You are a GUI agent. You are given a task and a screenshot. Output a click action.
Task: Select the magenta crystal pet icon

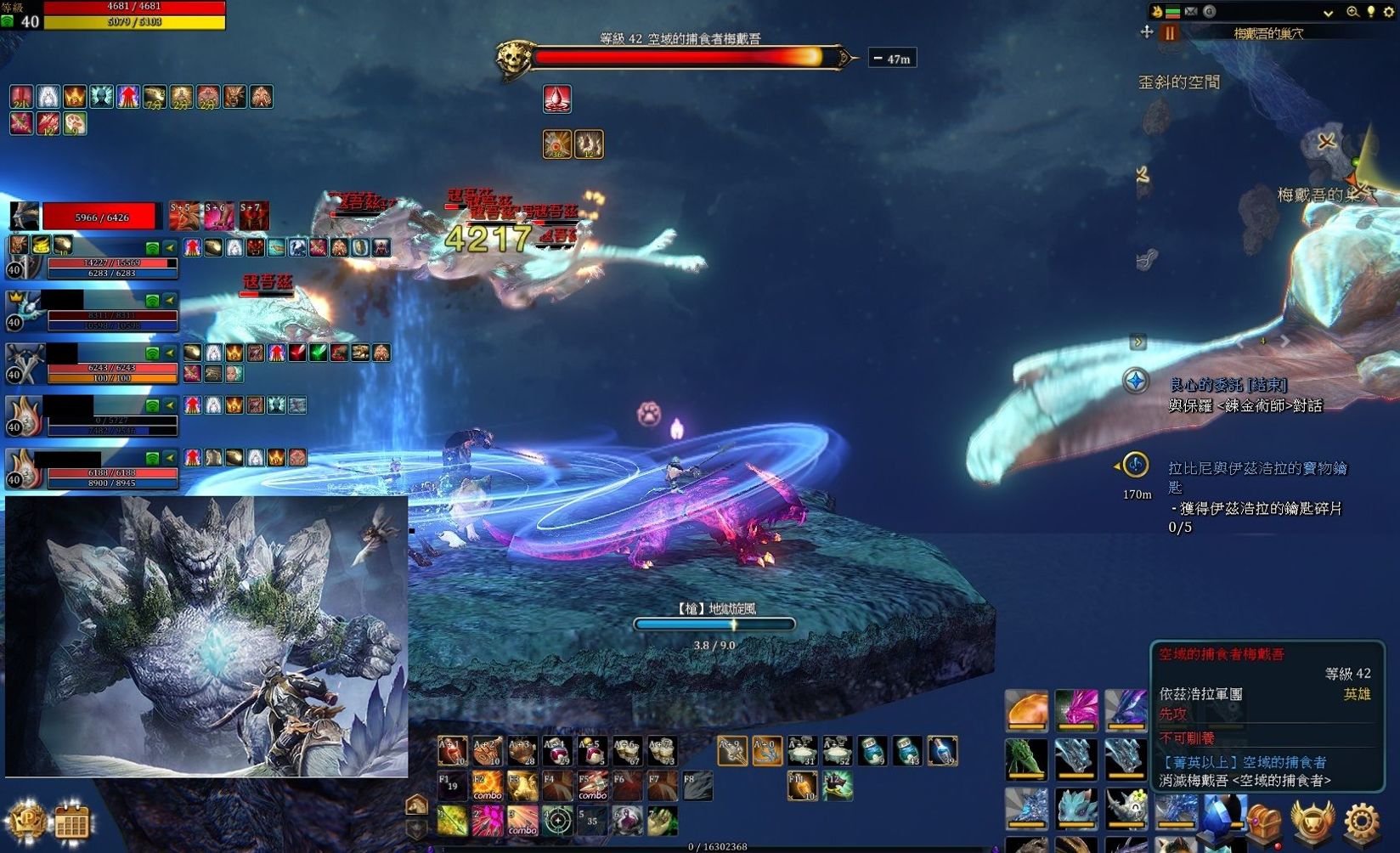click(1076, 709)
